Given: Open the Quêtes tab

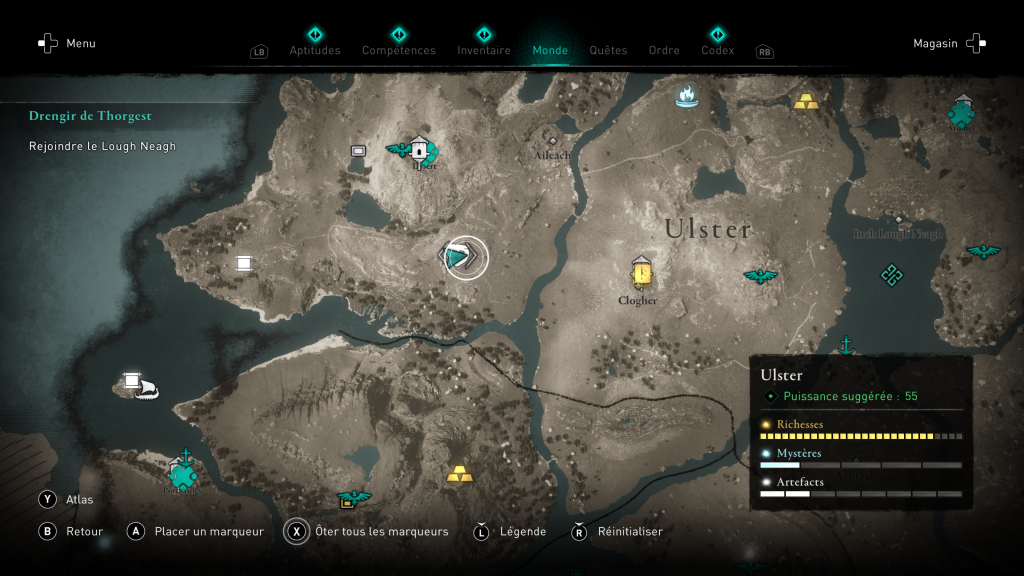Looking at the screenshot, I should click(608, 50).
